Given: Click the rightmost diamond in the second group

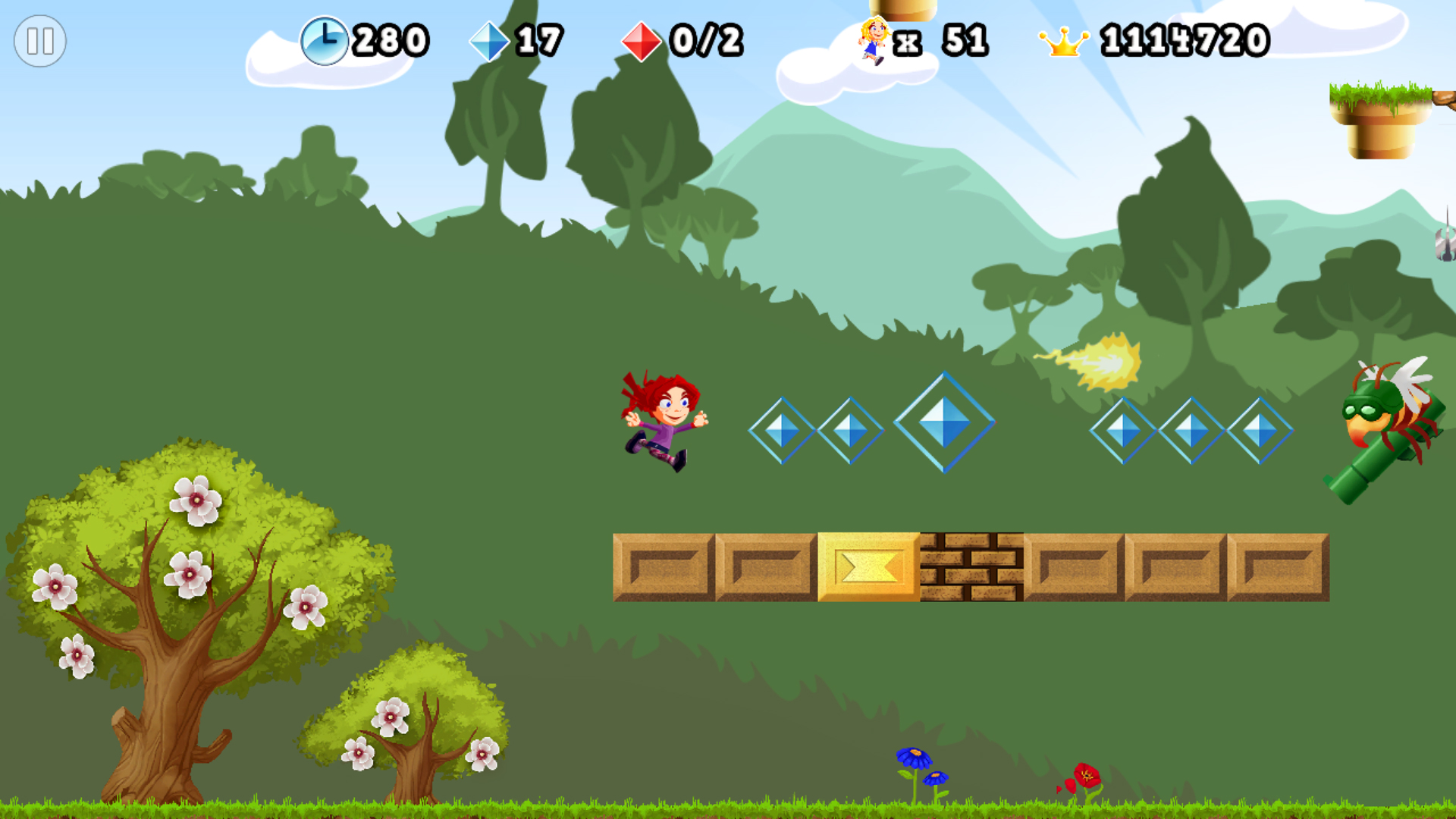Looking at the screenshot, I should click(1260, 428).
